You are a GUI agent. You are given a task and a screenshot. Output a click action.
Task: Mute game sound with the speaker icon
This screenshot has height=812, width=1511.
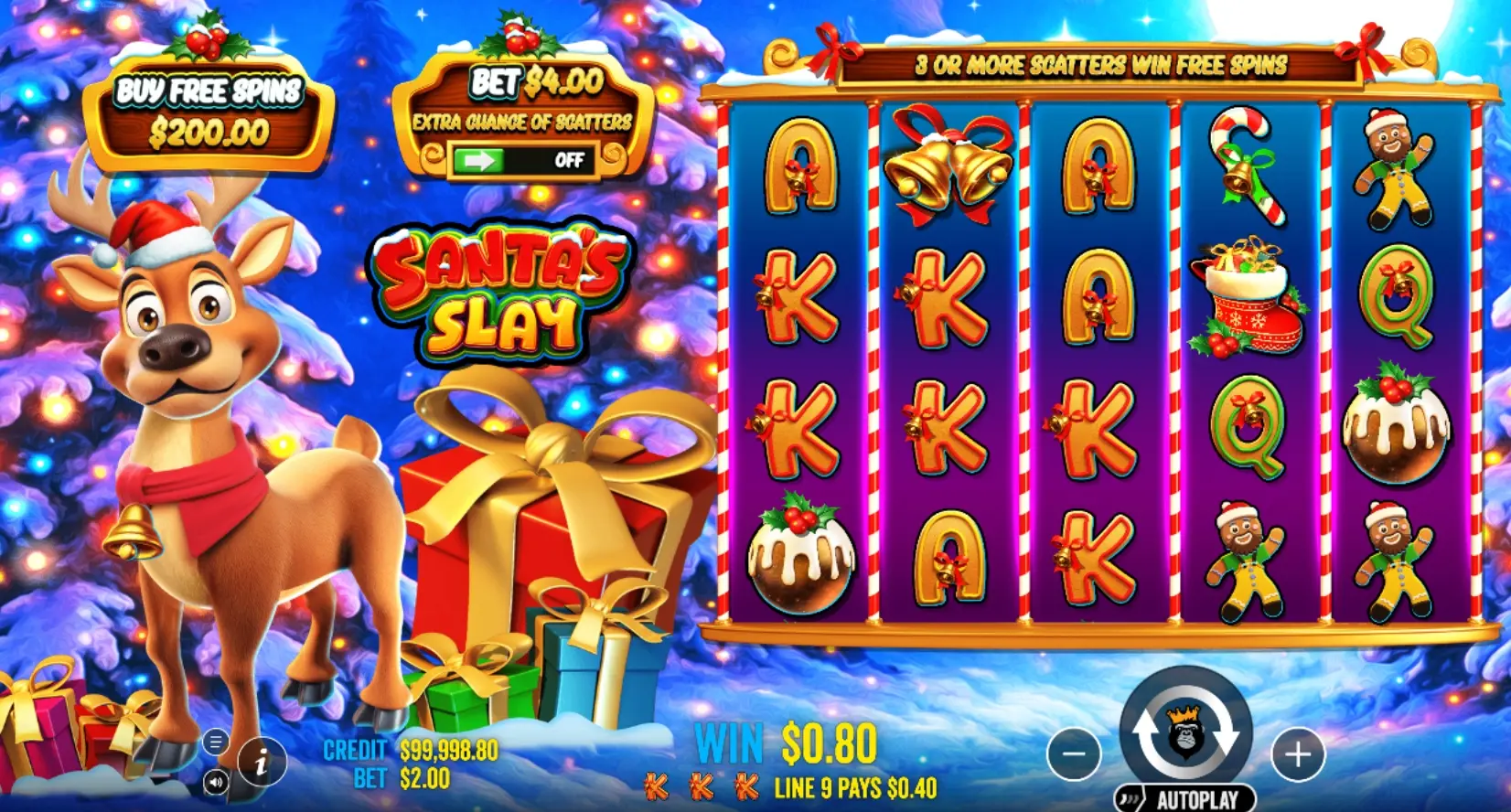click(218, 783)
